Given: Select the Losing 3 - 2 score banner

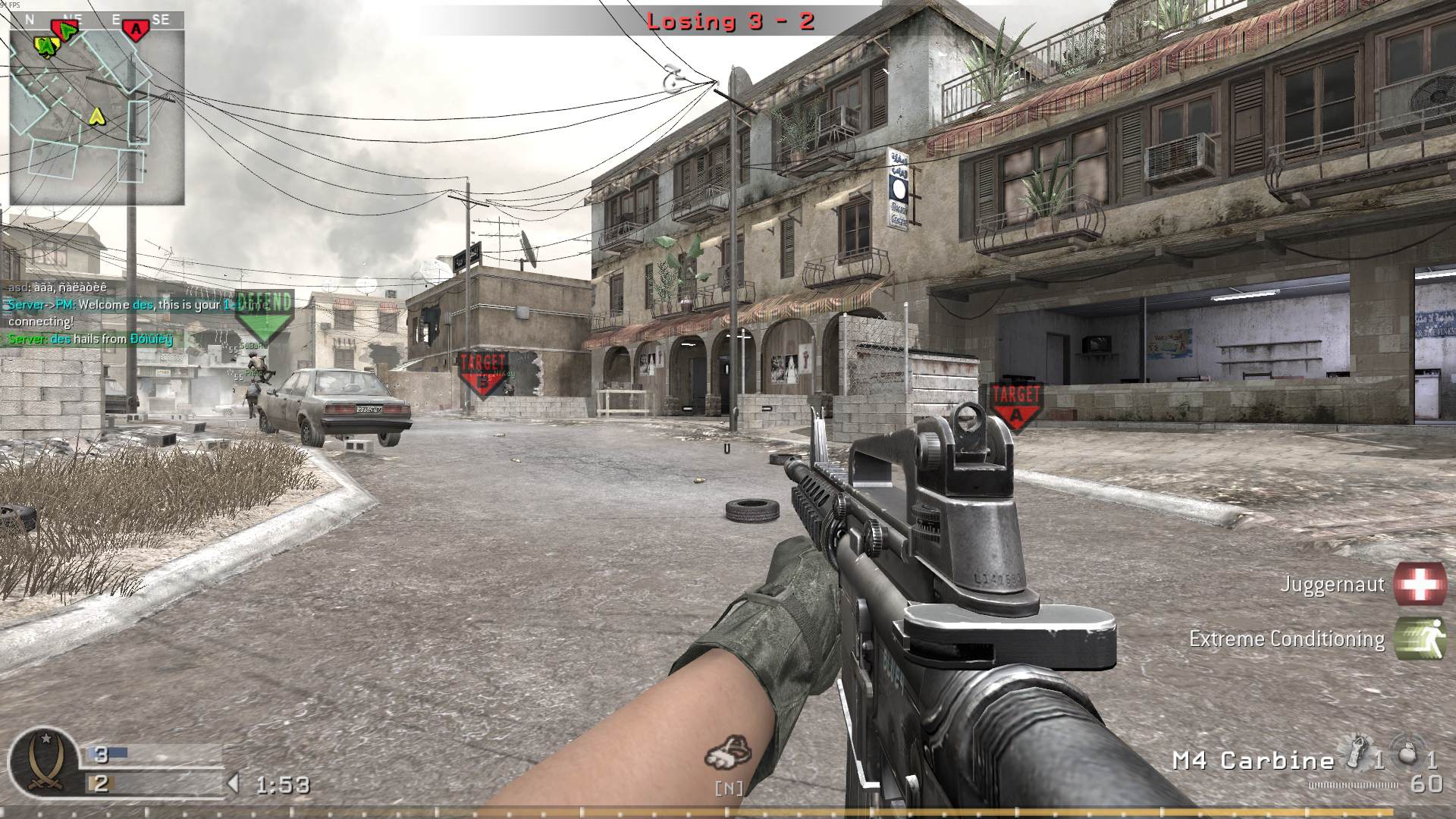Looking at the screenshot, I should tap(730, 21).
